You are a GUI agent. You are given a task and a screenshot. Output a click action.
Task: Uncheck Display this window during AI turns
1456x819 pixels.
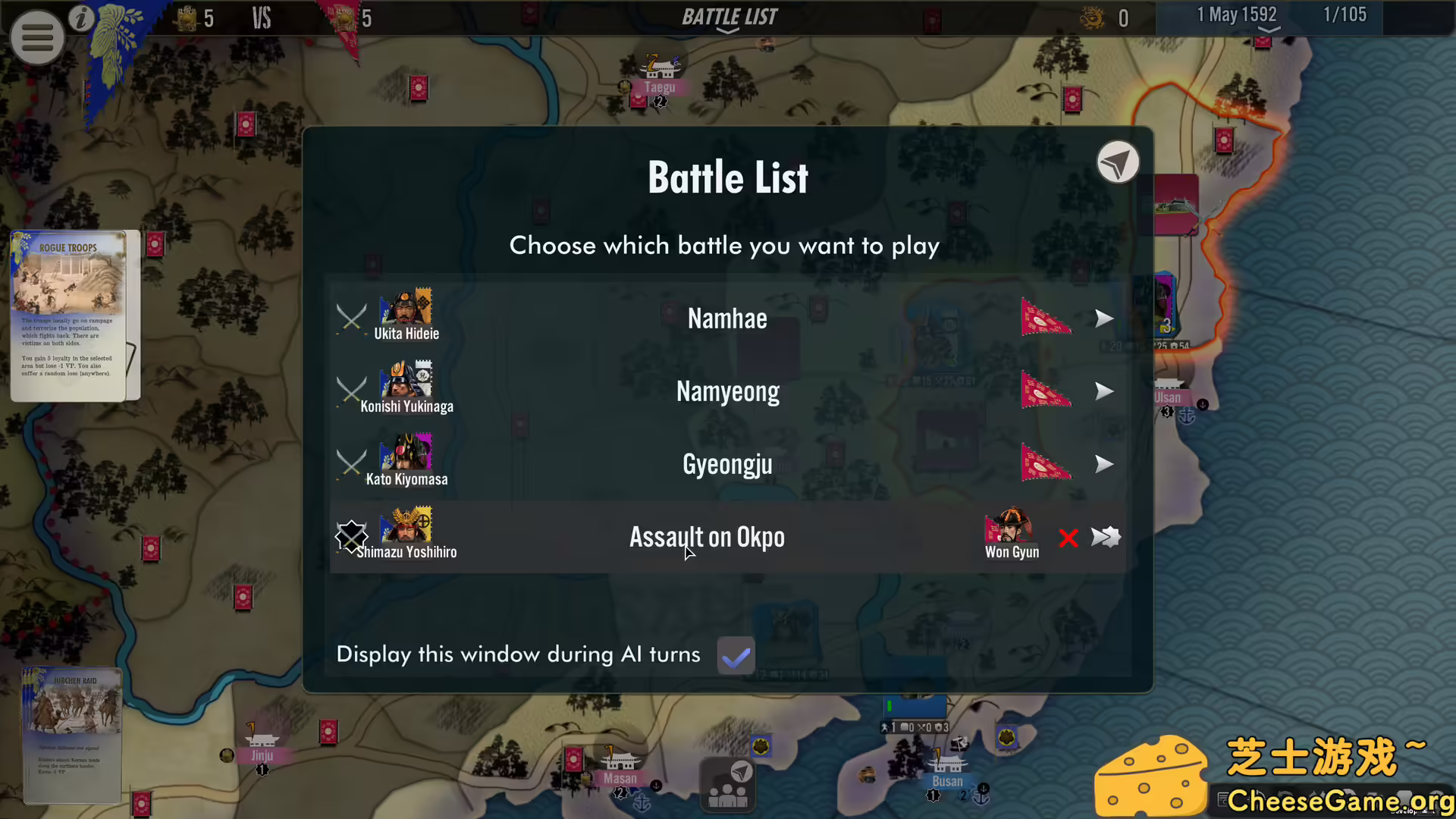(x=735, y=654)
